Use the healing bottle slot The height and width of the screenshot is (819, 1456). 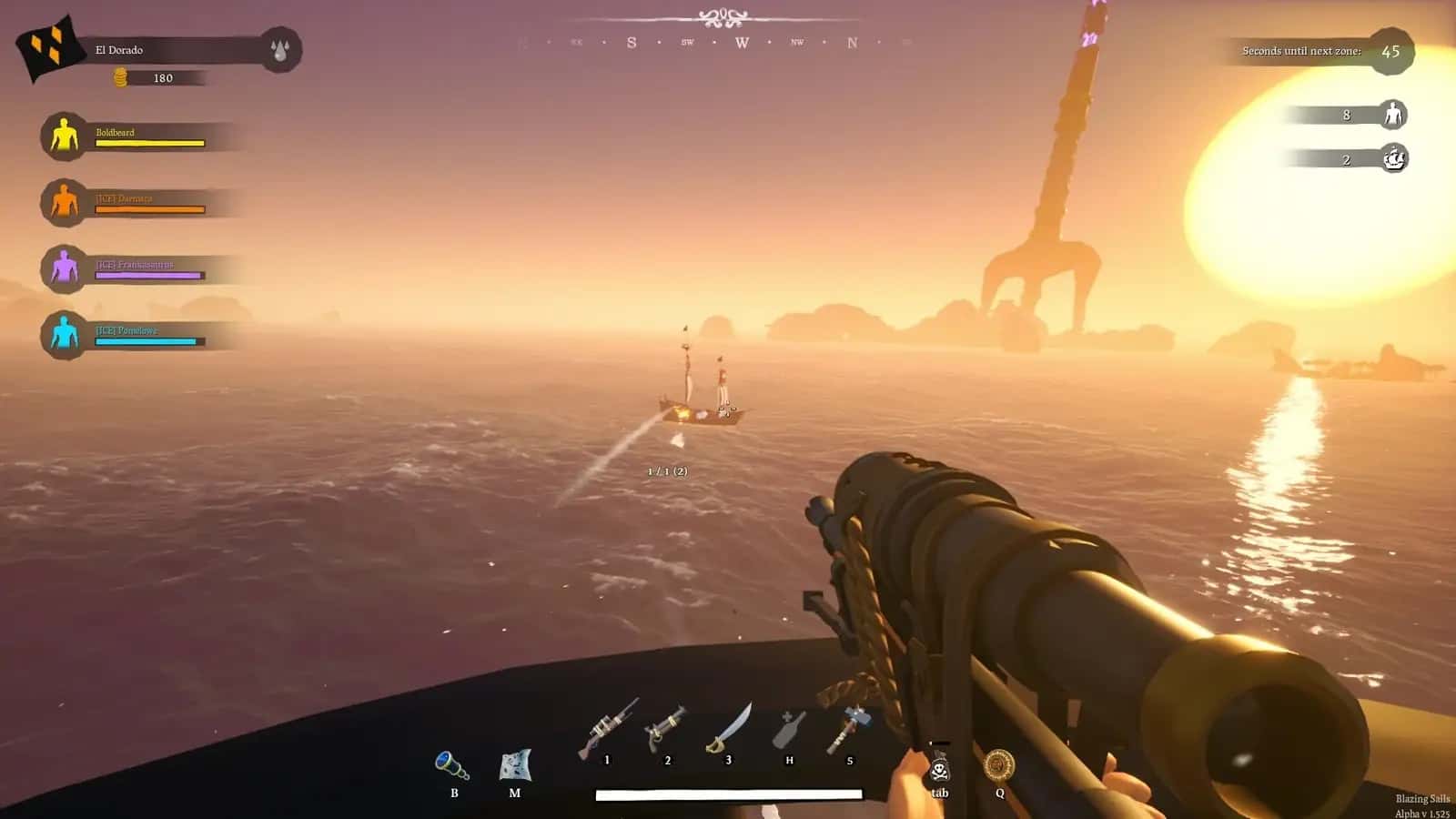pyautogui.click(x=789, y=730)
